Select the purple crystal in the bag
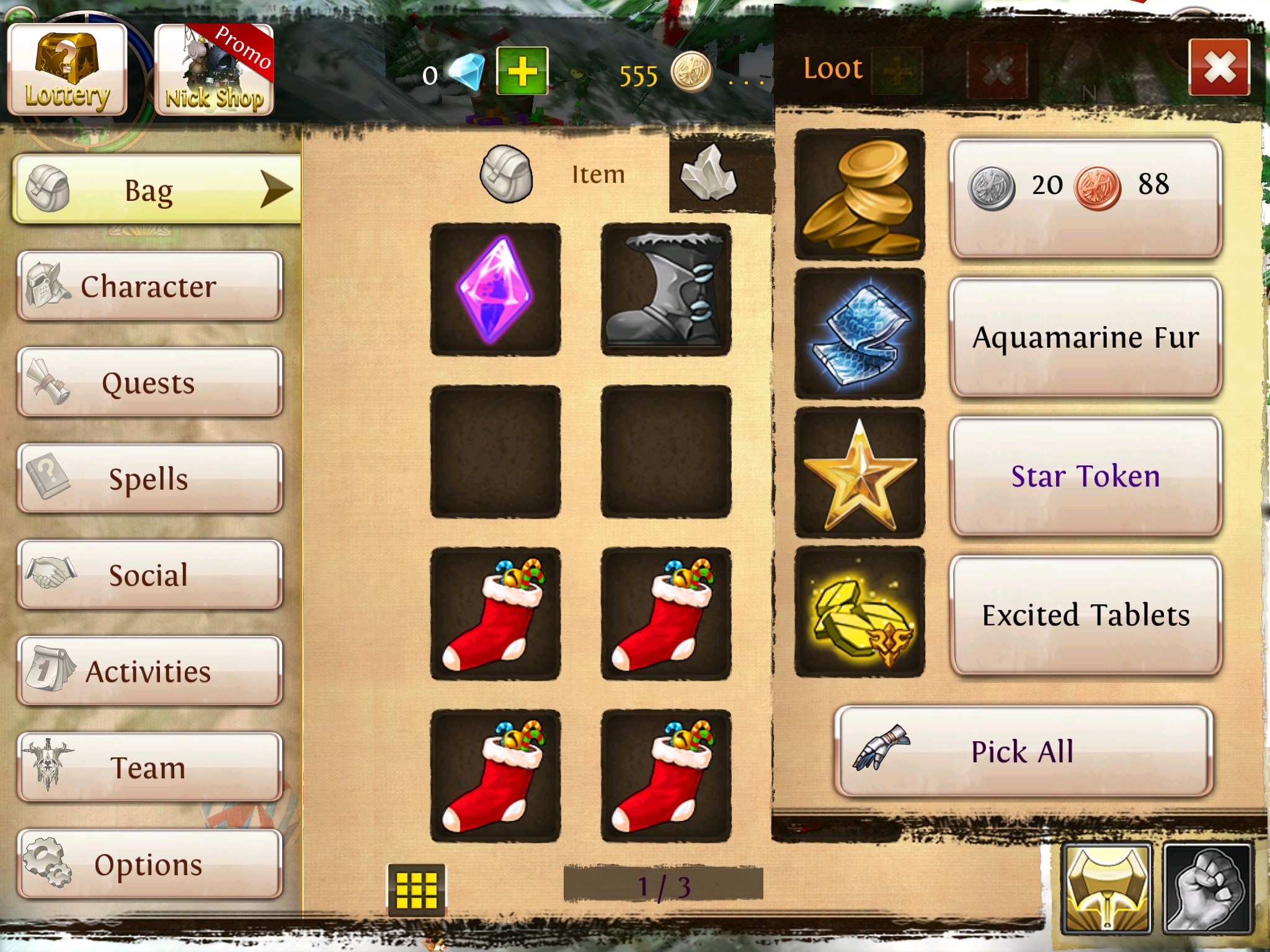1270x952 pixels. click(x=495, y=289)
